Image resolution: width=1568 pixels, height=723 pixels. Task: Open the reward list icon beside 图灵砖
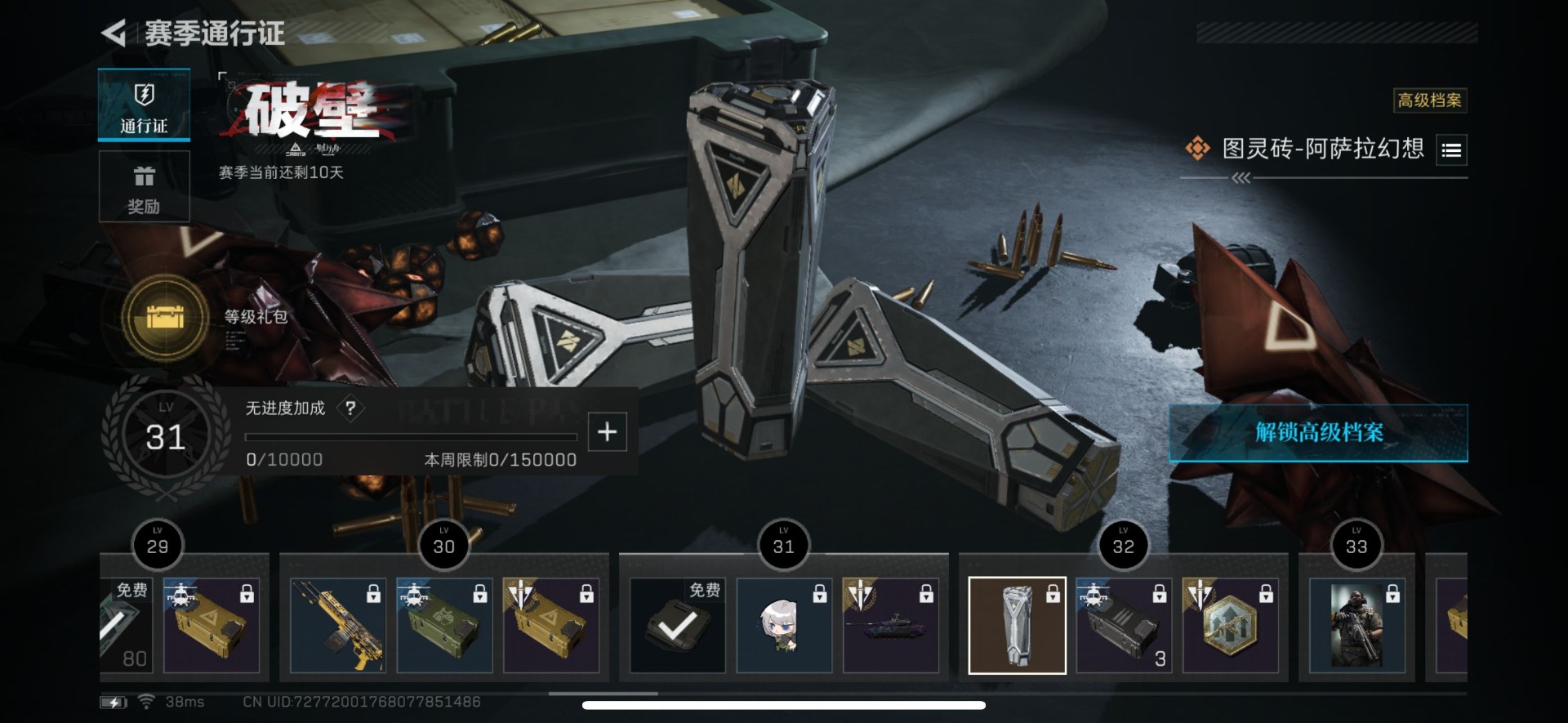point(1451,150)
